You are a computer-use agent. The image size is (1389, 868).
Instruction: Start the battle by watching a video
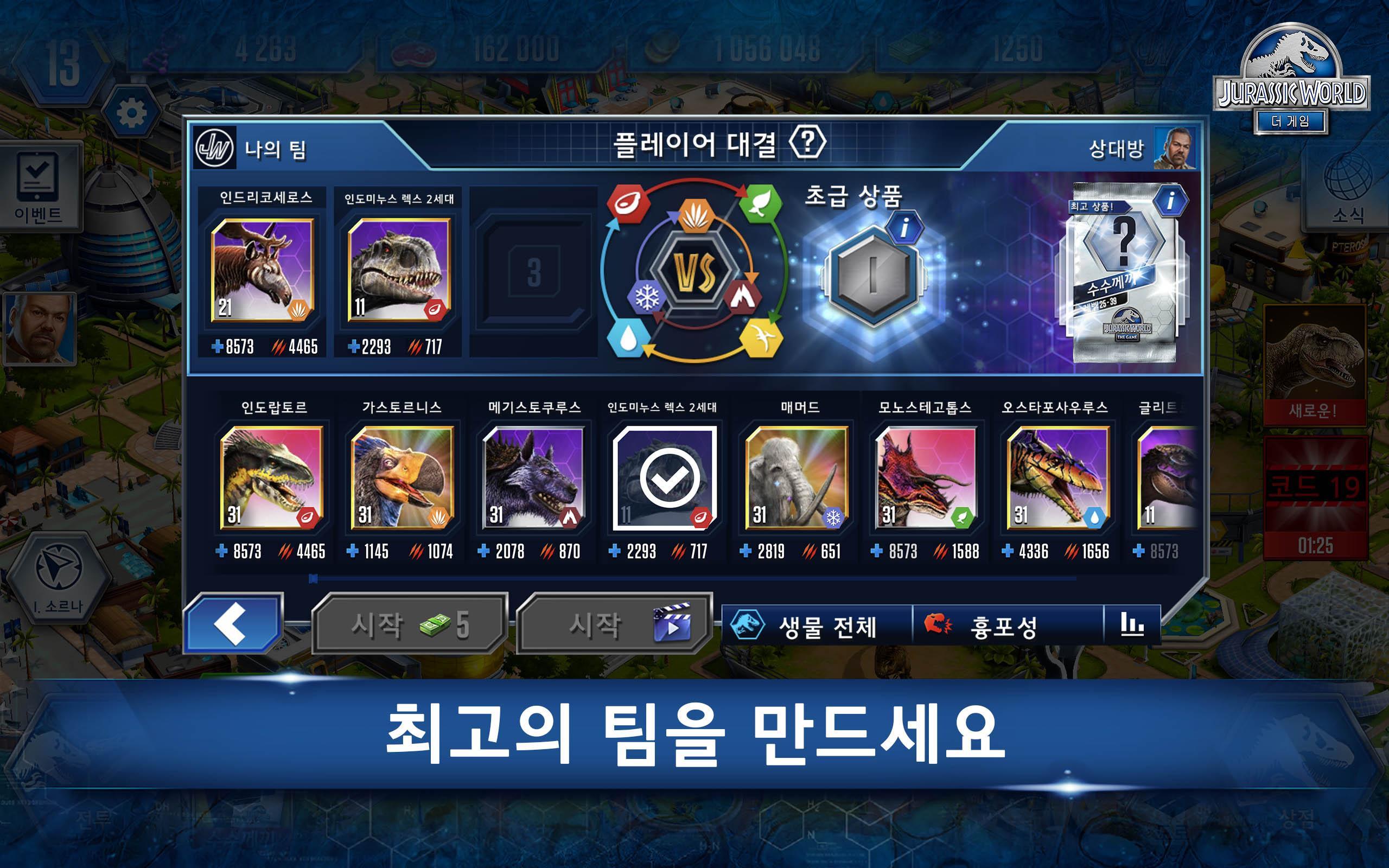(x=614, y=624)
